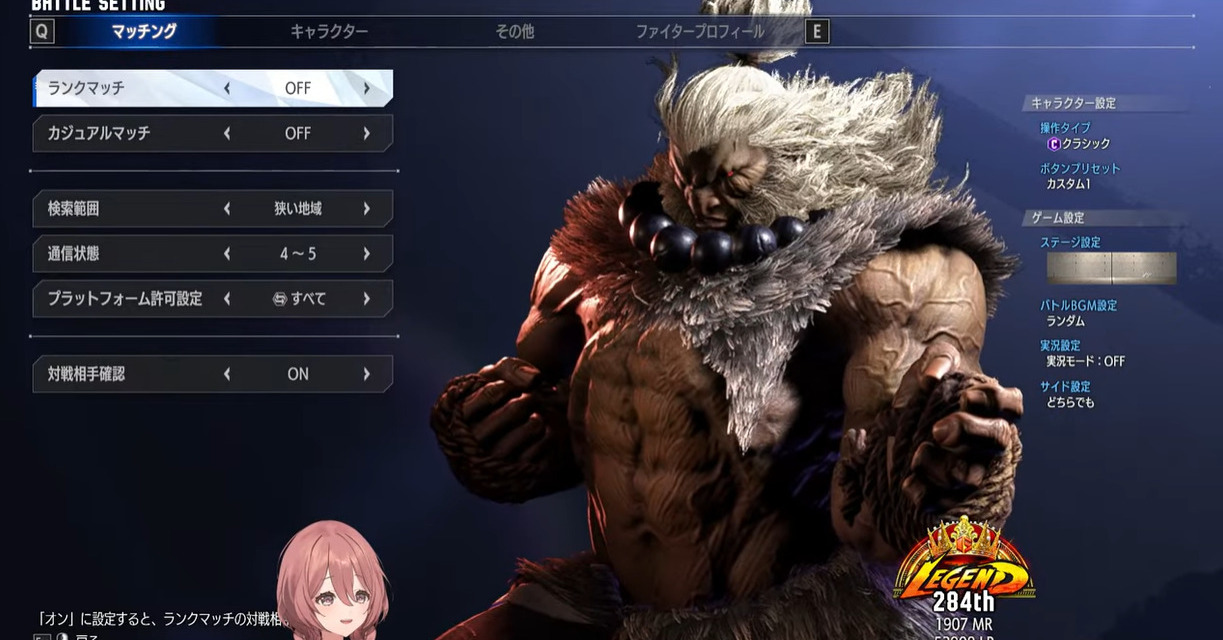Click right arrow on 検索範囲 row
Image resolution: width=1223 pixels, height=640 pixels.
(x=367, y=209)
